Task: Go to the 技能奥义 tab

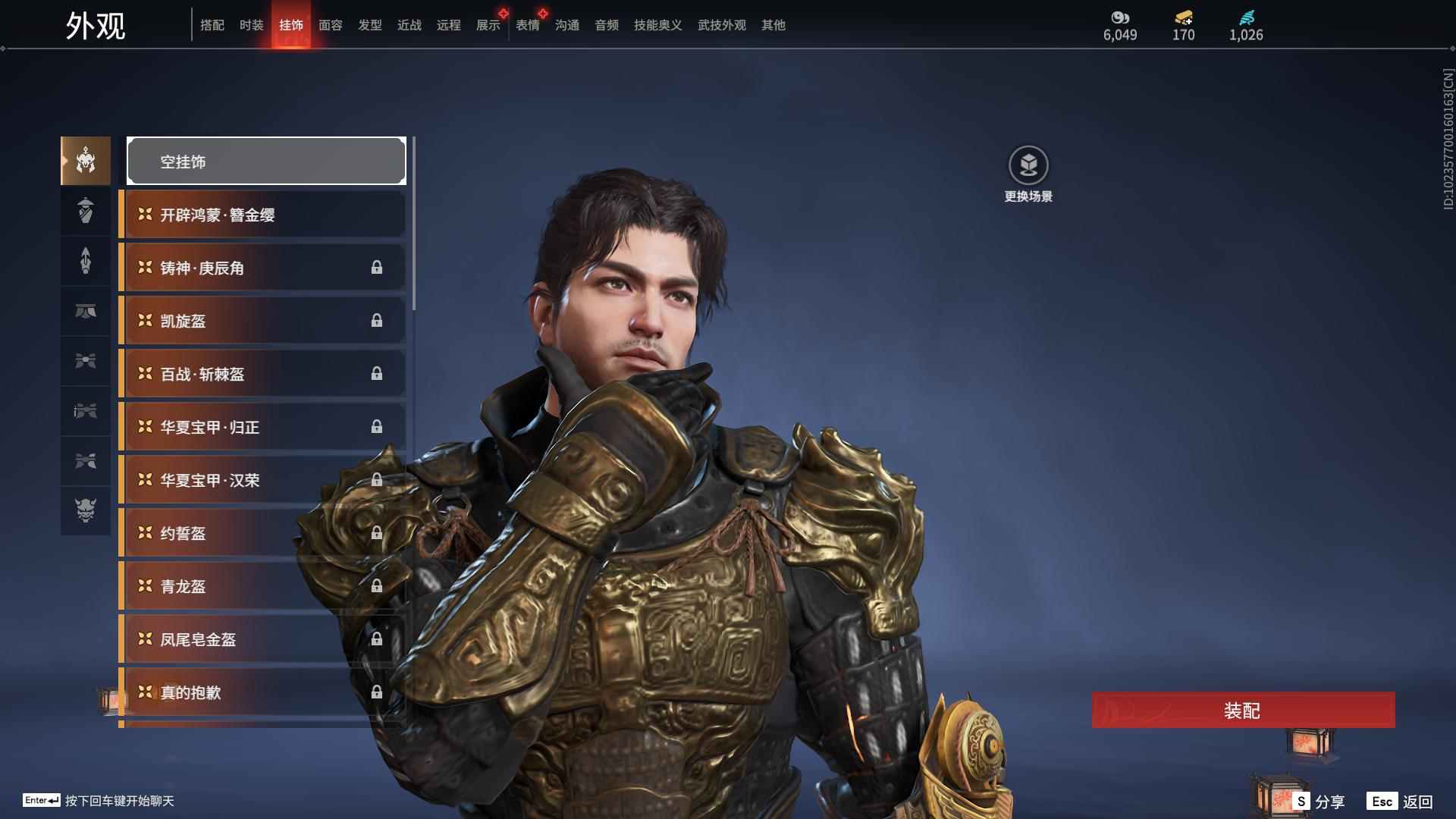Action: tap(657, 25)
